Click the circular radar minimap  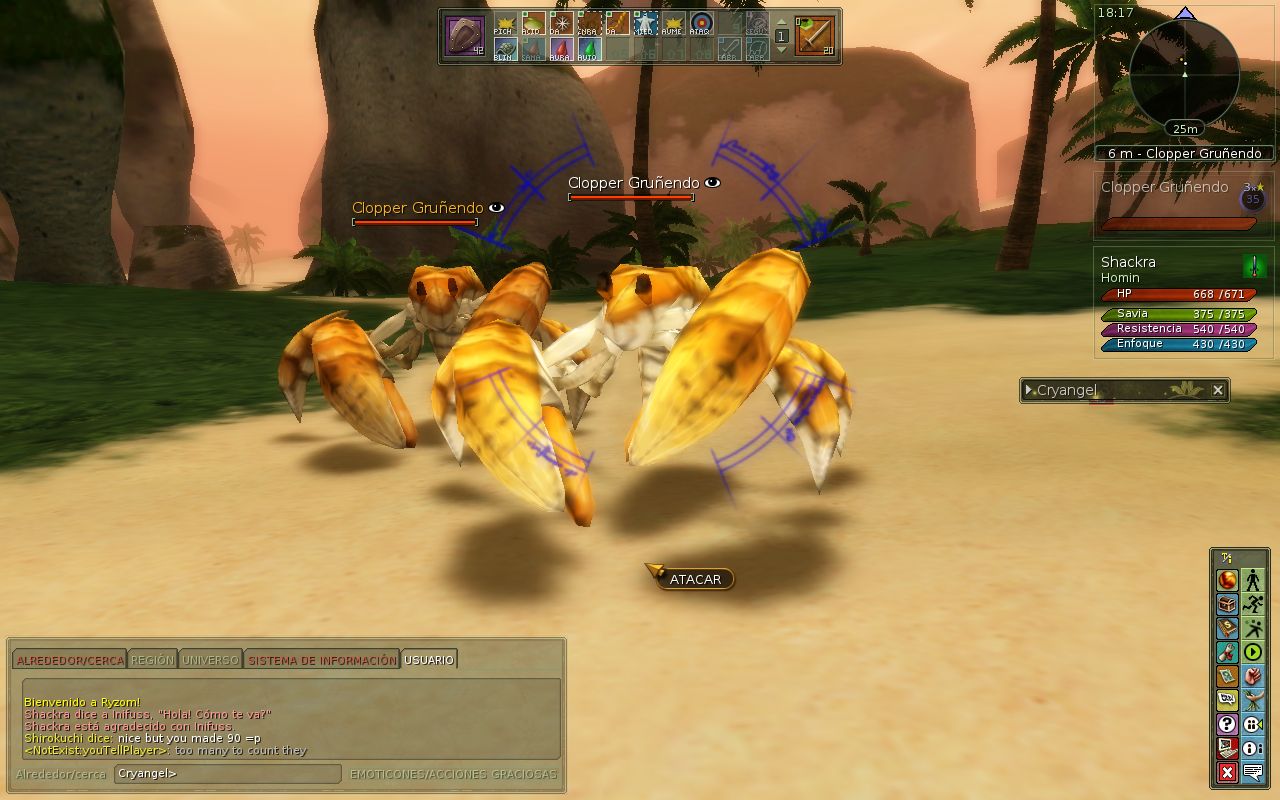click(1184, 76)
